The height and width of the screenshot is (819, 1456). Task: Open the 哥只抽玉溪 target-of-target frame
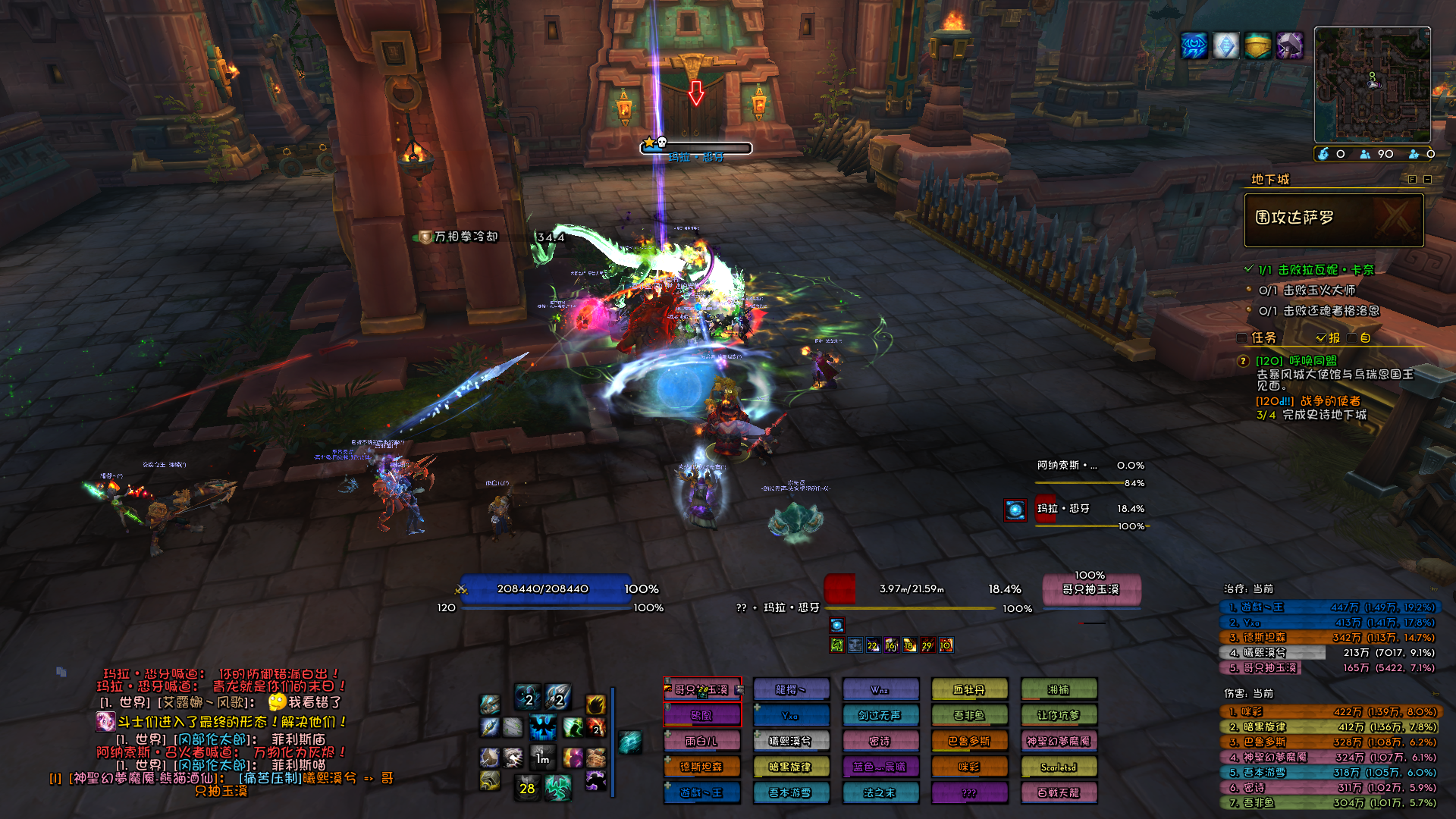coord(1090,590)
